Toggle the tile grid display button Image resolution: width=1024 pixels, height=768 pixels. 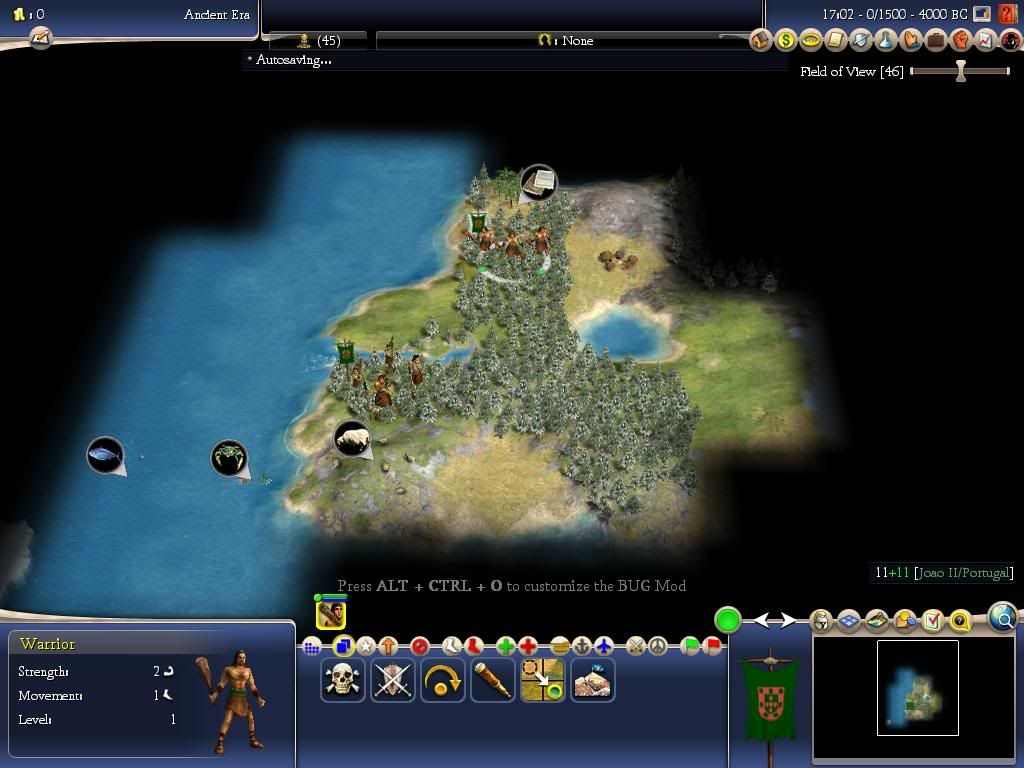click(x=849, y=621)
